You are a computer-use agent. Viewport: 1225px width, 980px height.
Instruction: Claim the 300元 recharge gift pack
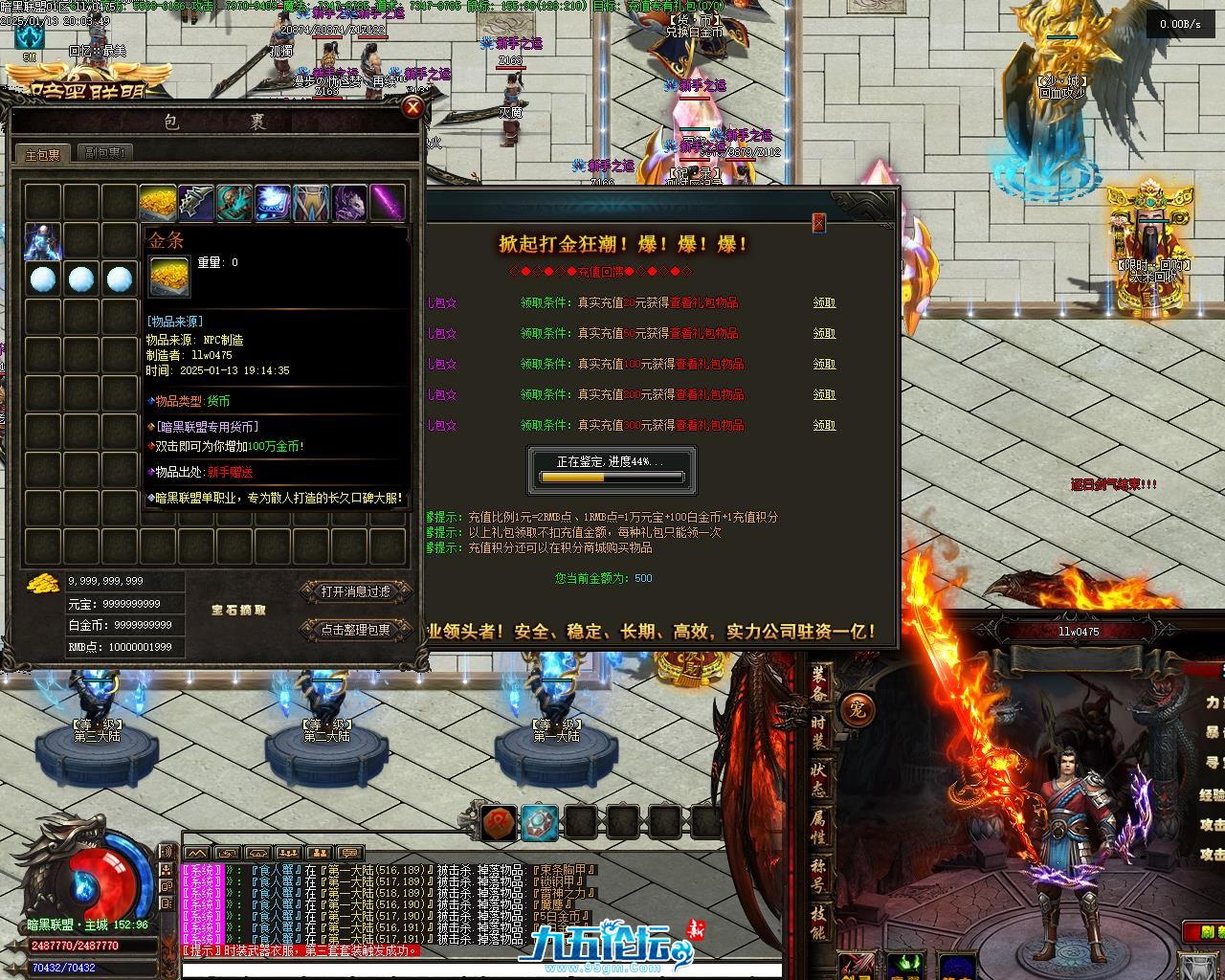pos(824,425)
